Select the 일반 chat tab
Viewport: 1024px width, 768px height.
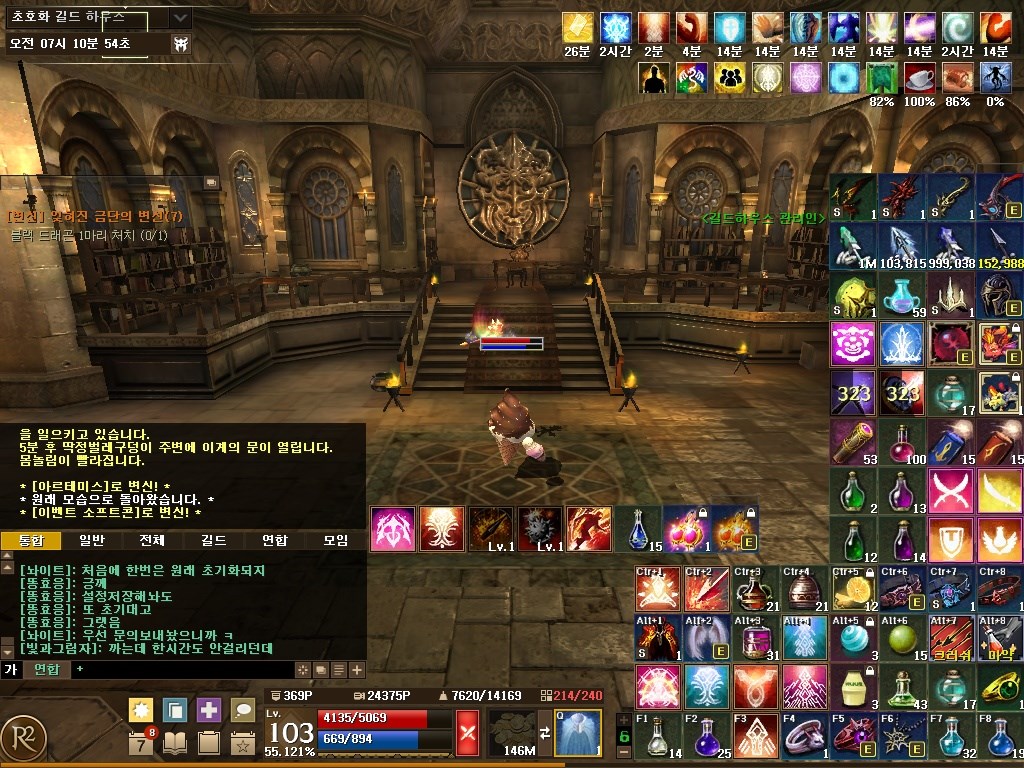pos(91,540)
